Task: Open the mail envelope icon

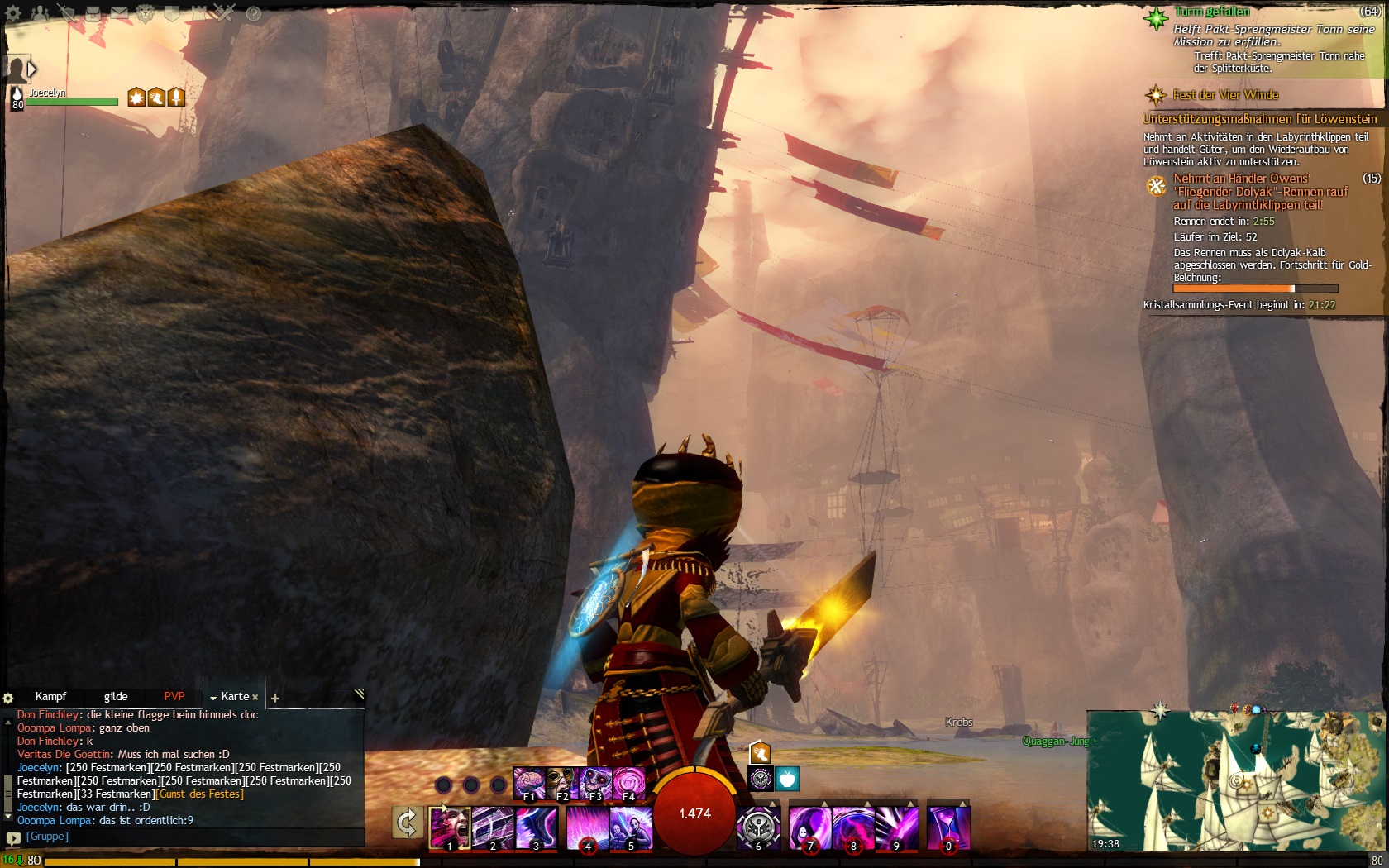Action: (120, 13)
